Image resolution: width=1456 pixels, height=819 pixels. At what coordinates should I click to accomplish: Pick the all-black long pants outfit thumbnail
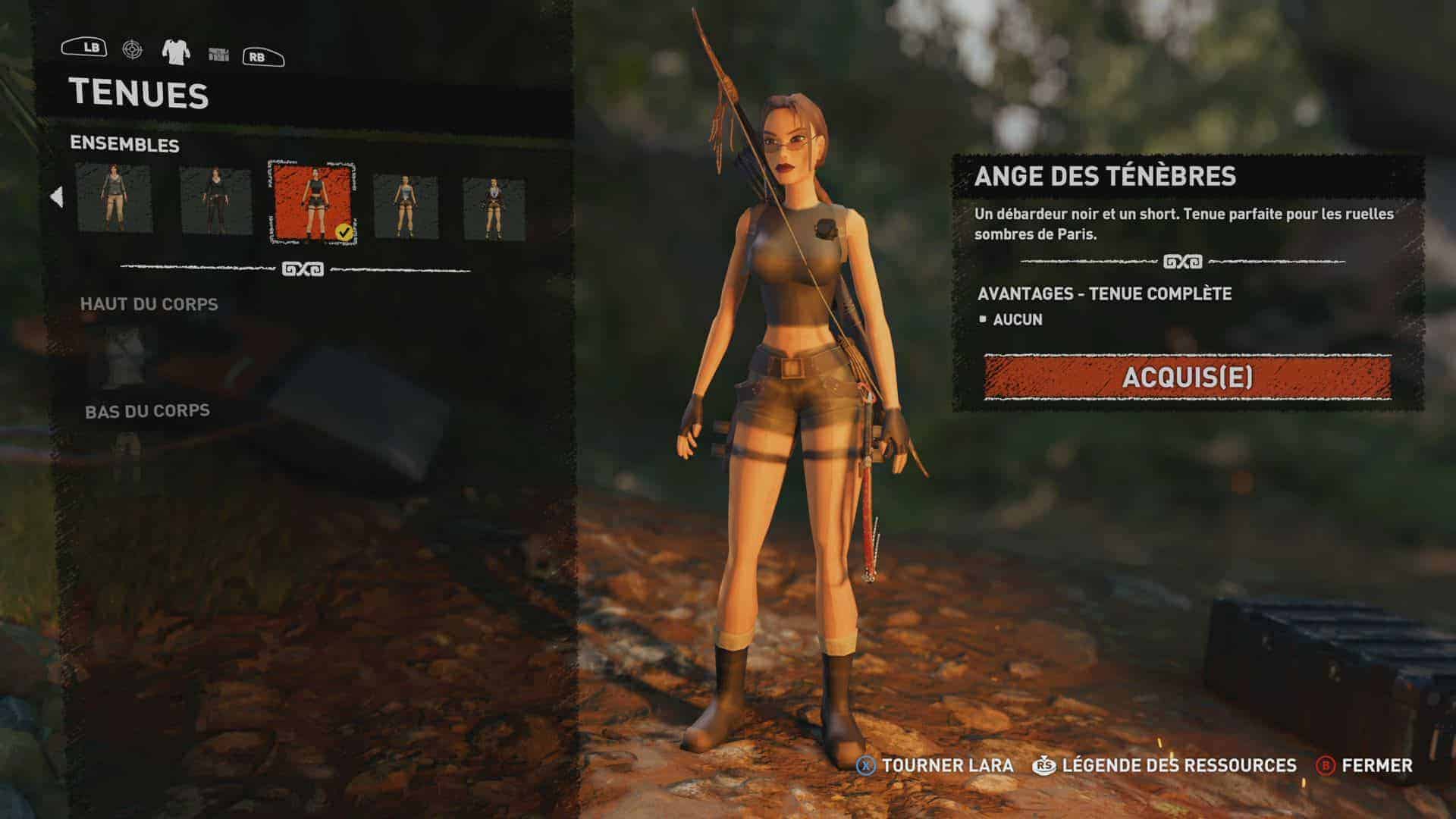[x=215, y=200]
